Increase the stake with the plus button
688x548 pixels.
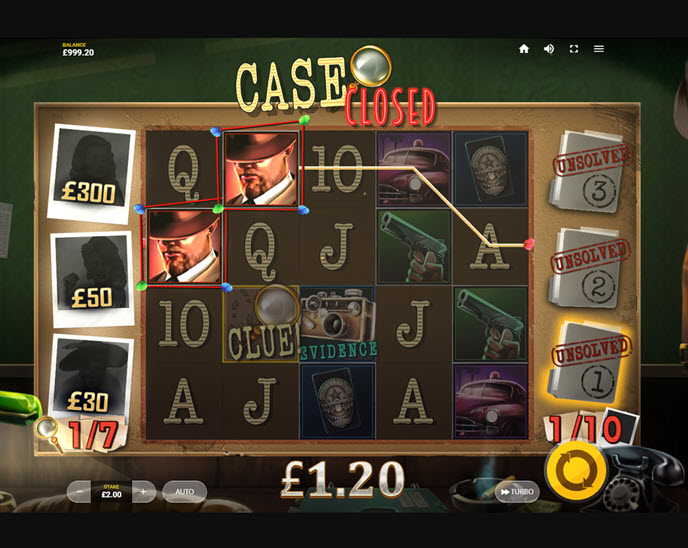(143, 492)
